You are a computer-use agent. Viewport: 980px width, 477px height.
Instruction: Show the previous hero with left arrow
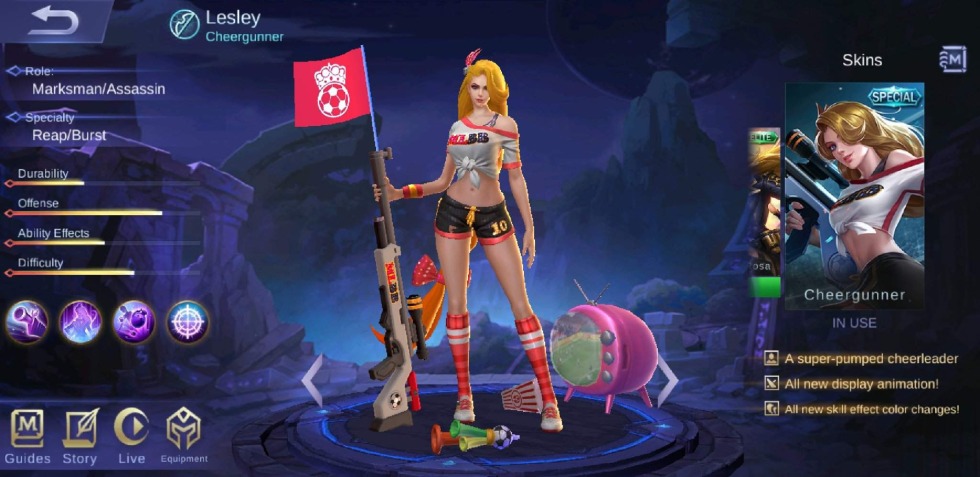313,380
